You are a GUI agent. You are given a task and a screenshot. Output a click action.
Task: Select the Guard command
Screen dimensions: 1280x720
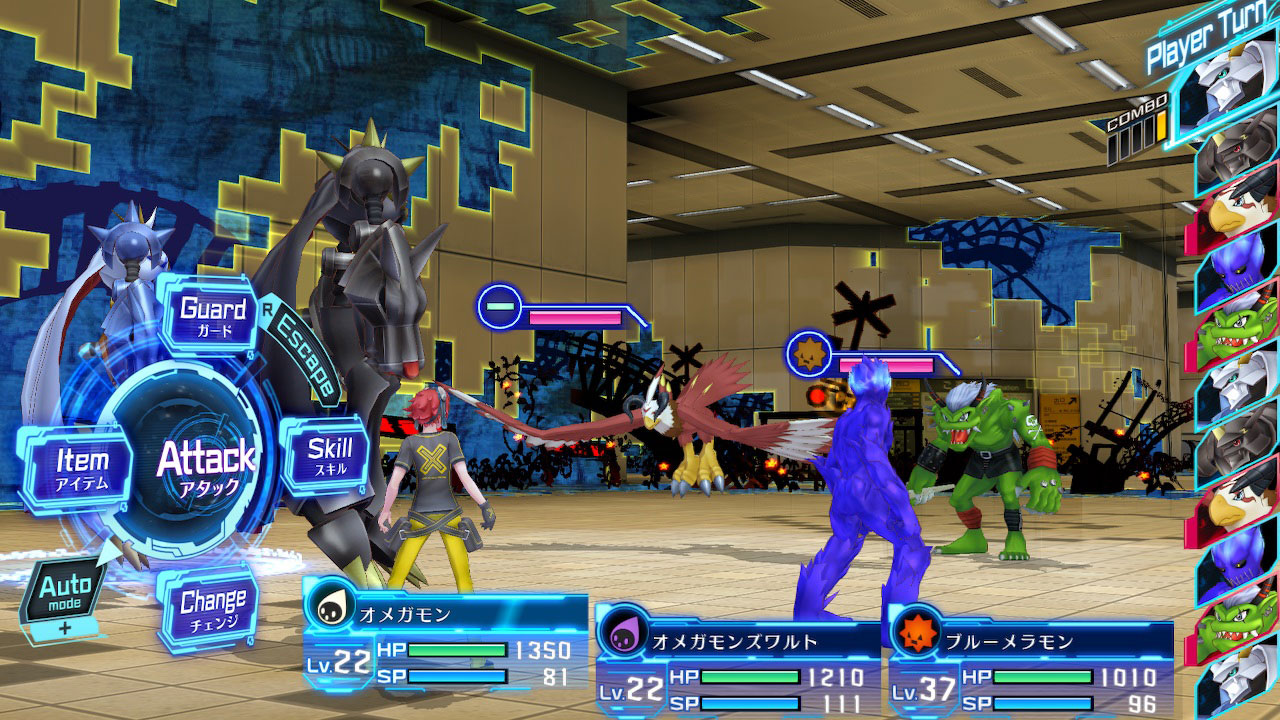click(212, 315)
